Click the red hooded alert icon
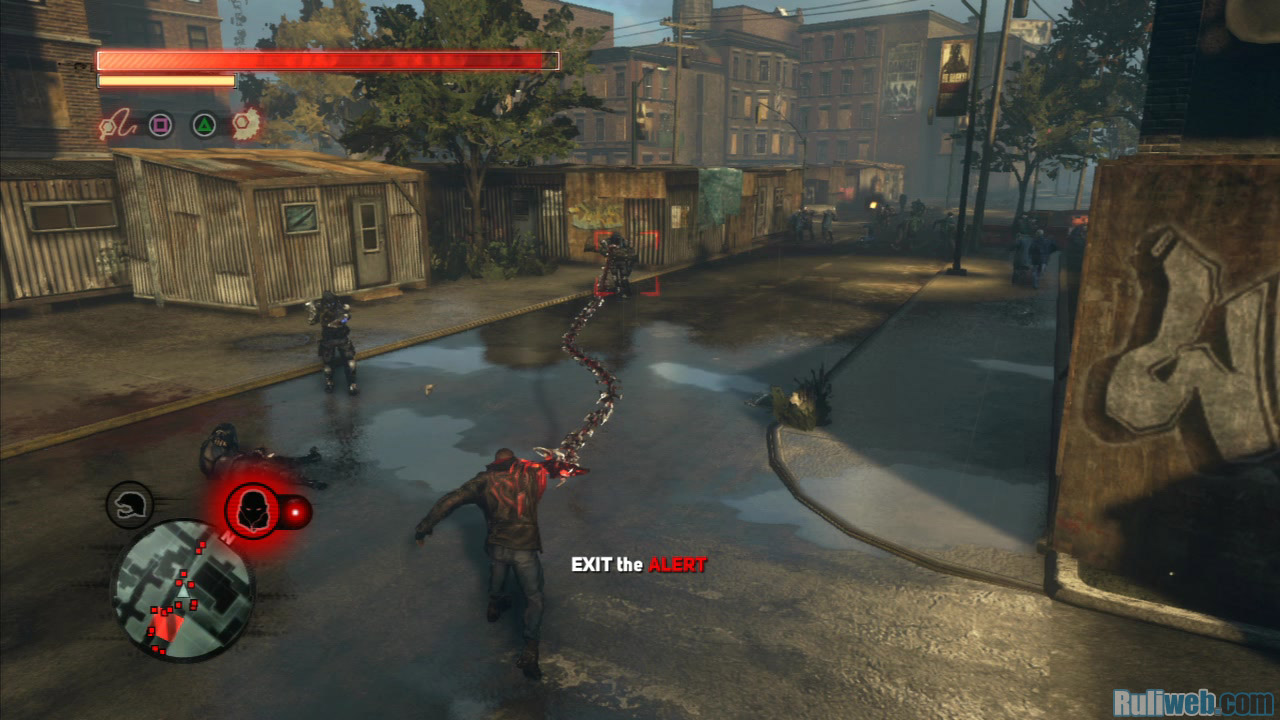This screenshot has width=1280, height=720. click(253, 510)
